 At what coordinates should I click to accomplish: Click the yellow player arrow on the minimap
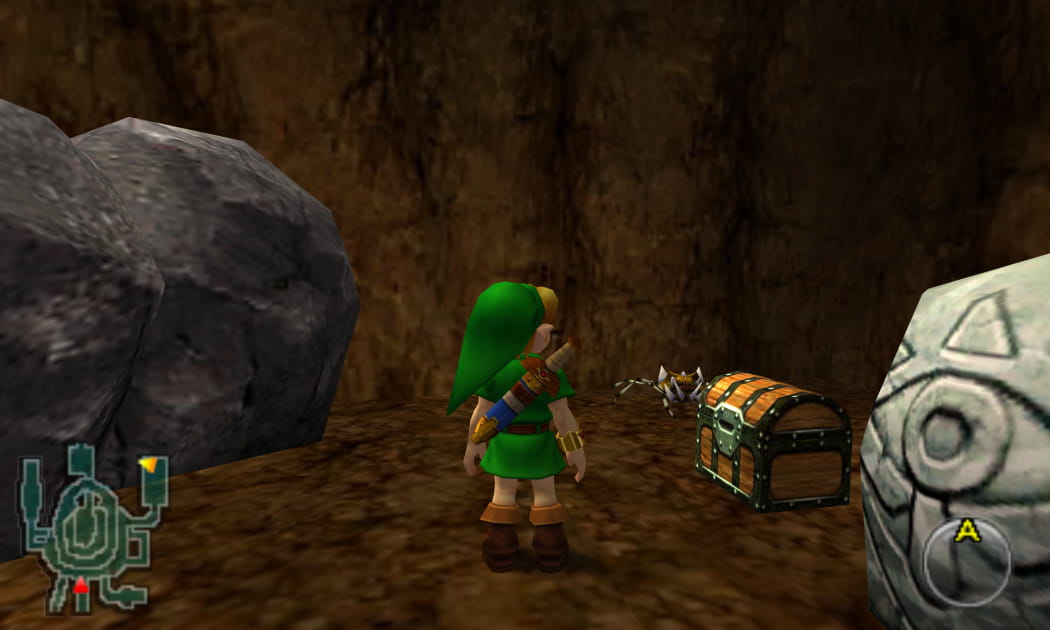point(150,464)
